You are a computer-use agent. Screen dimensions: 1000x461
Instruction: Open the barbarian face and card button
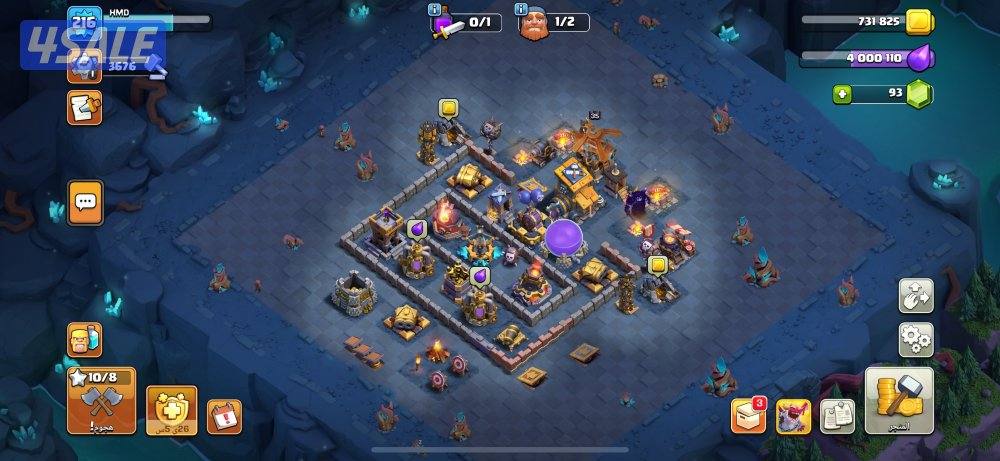tap(84, 340)
